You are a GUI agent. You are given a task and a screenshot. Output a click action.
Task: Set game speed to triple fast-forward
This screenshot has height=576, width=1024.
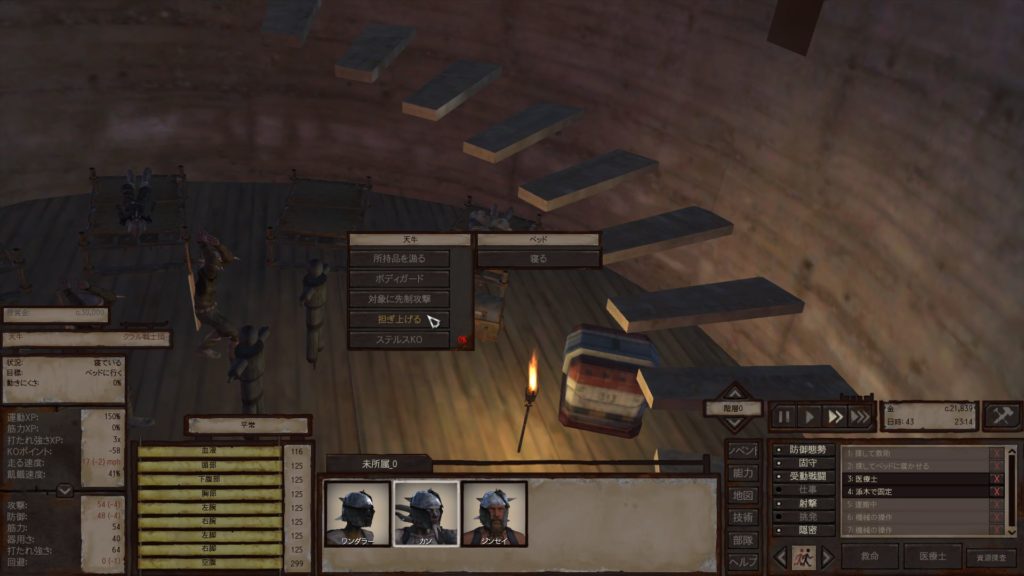click(860, 416)
